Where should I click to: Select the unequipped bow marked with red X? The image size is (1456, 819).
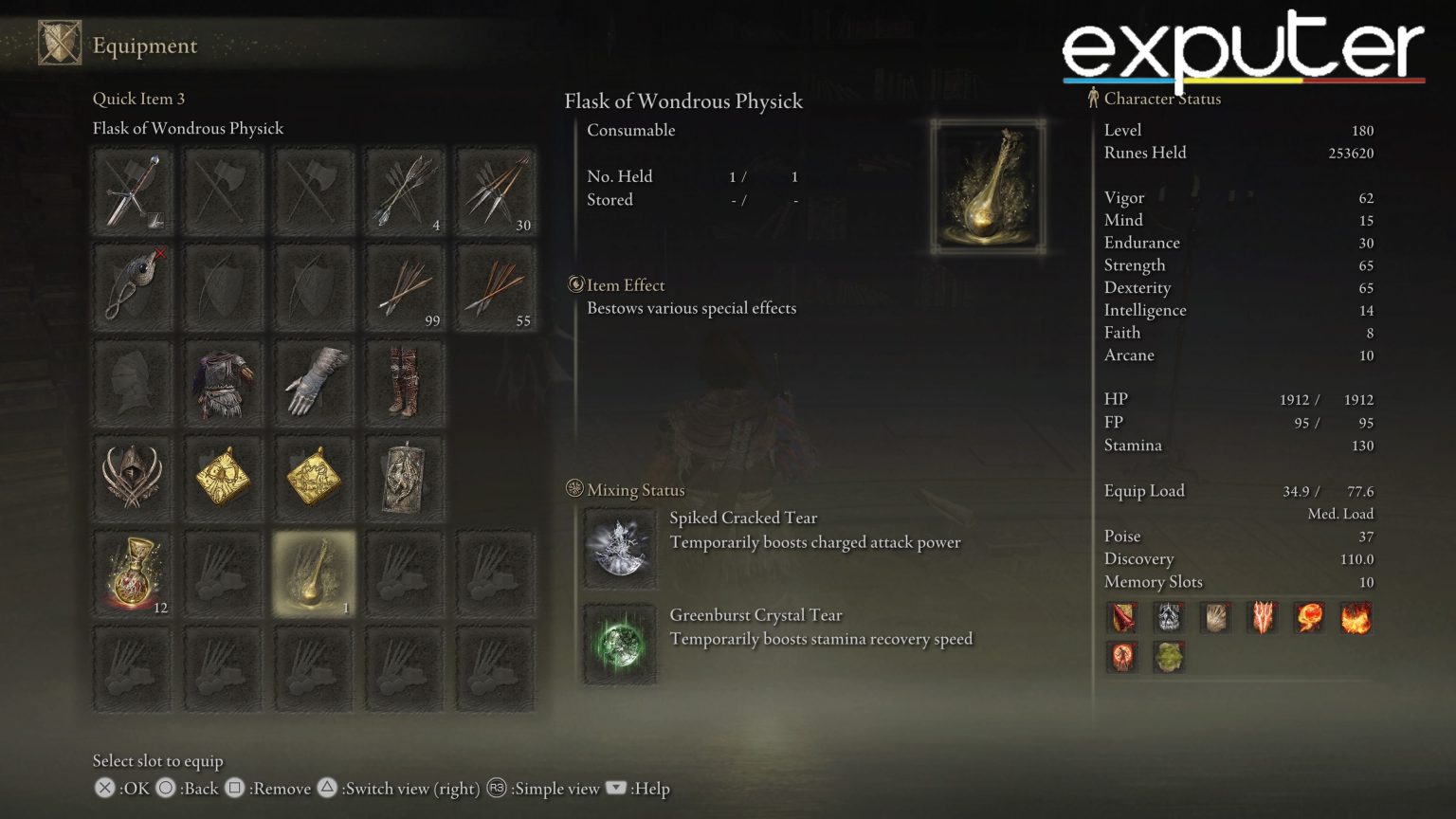point(133,286)
